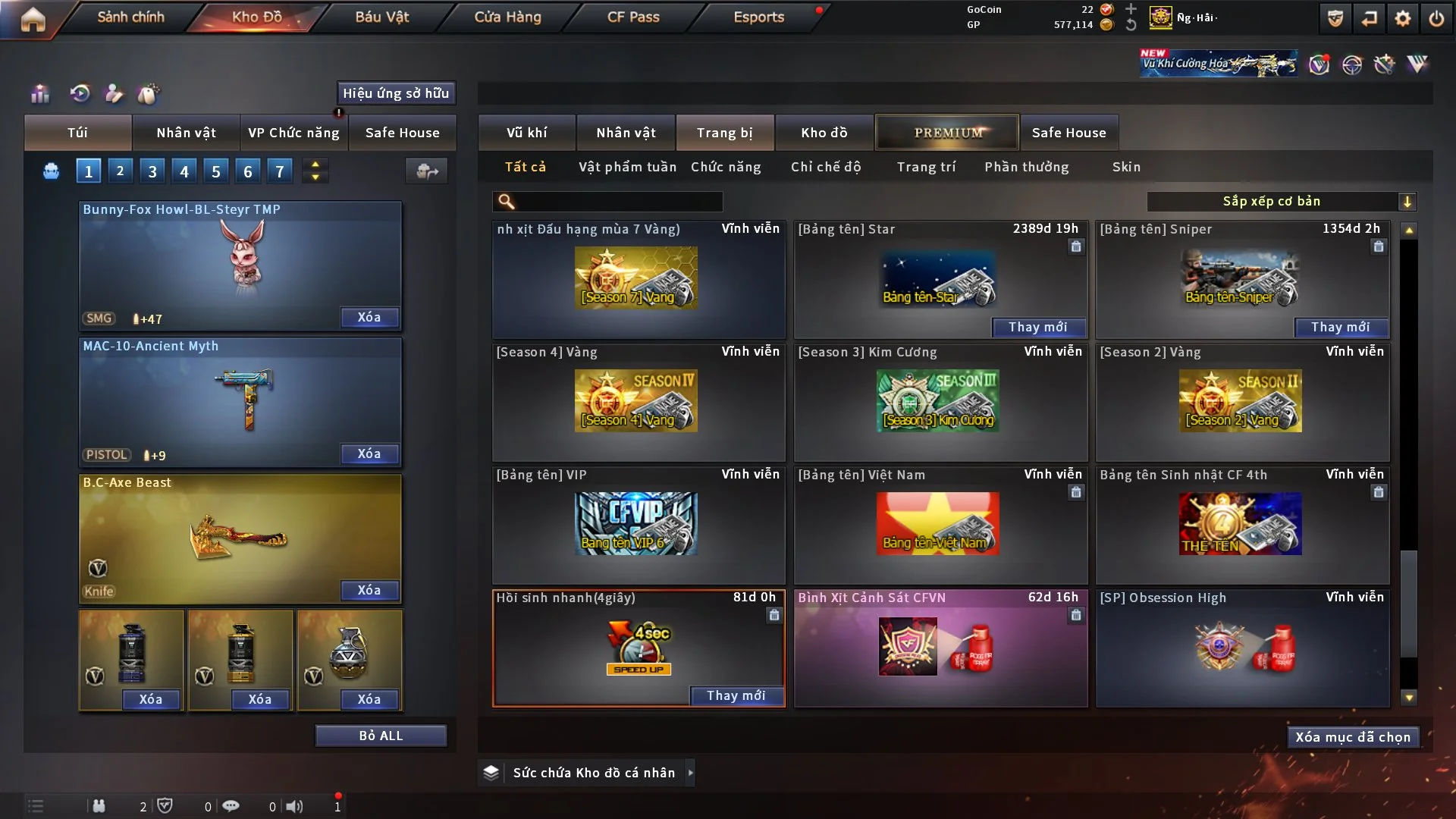Renew Hồi sinh nhanh with Thay mới
1456x819 pixels.
pos(736,696)
